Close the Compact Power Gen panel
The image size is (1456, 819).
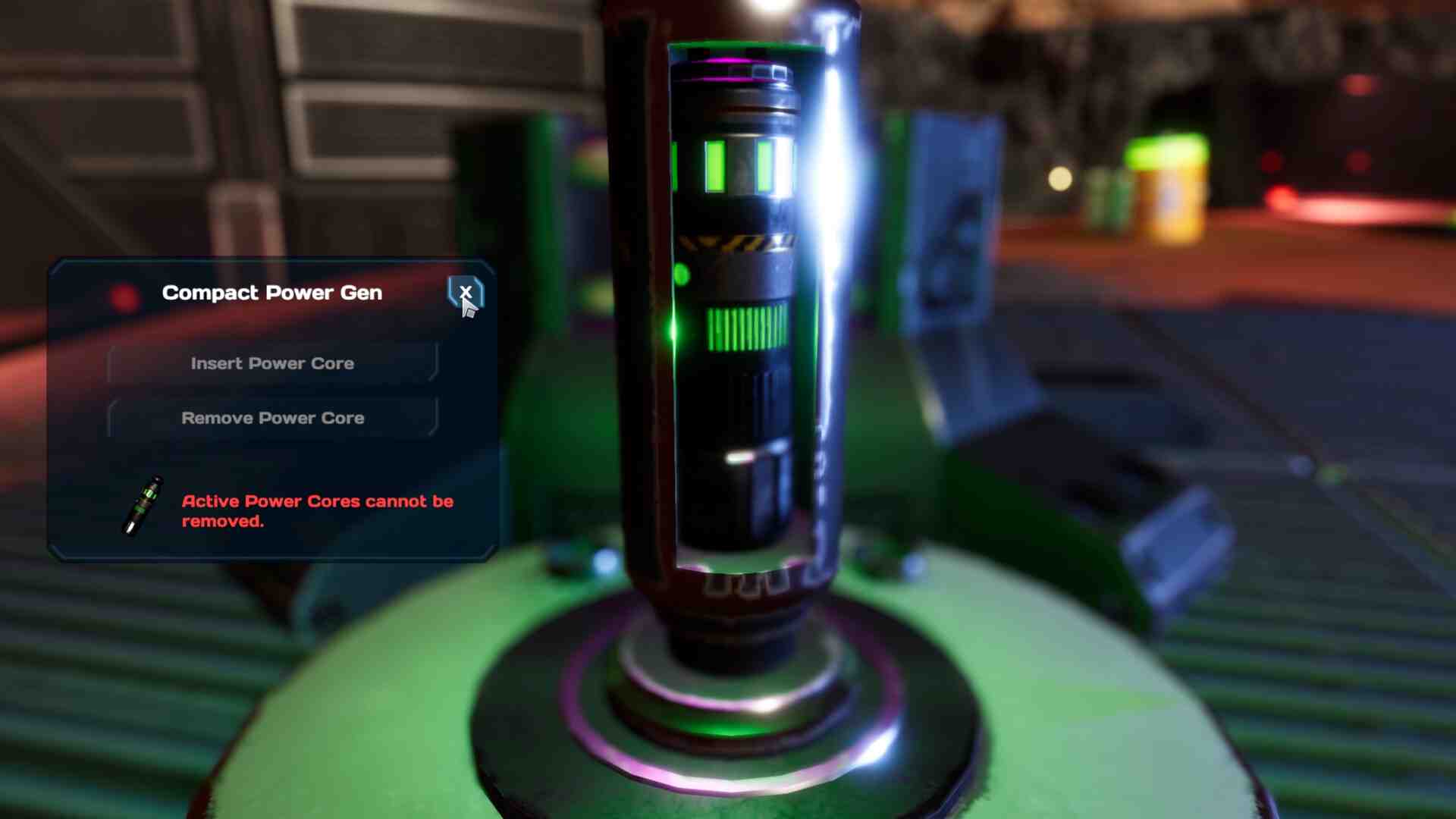(465, 292)
